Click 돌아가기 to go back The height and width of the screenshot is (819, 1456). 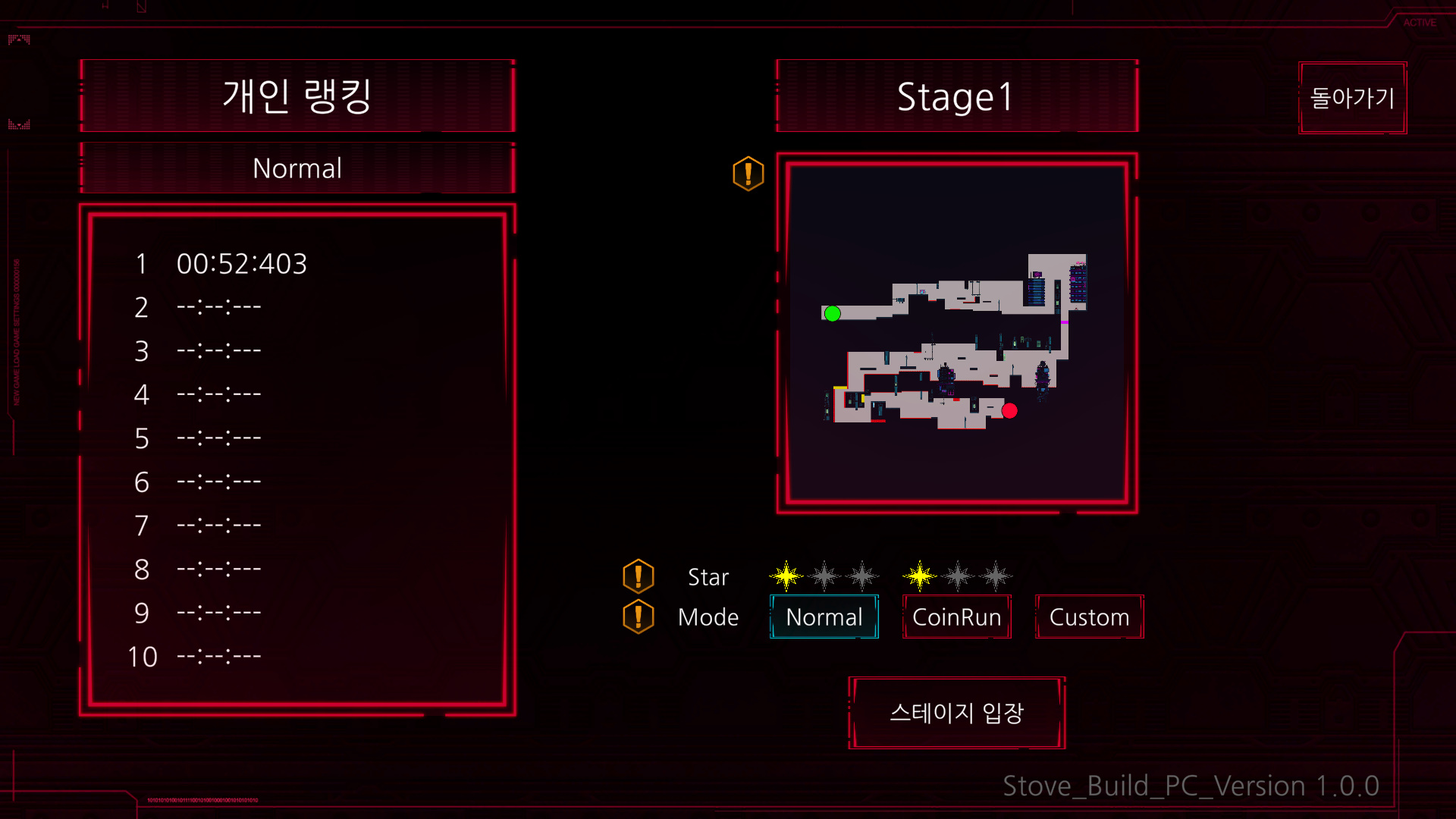[1353, 98]
